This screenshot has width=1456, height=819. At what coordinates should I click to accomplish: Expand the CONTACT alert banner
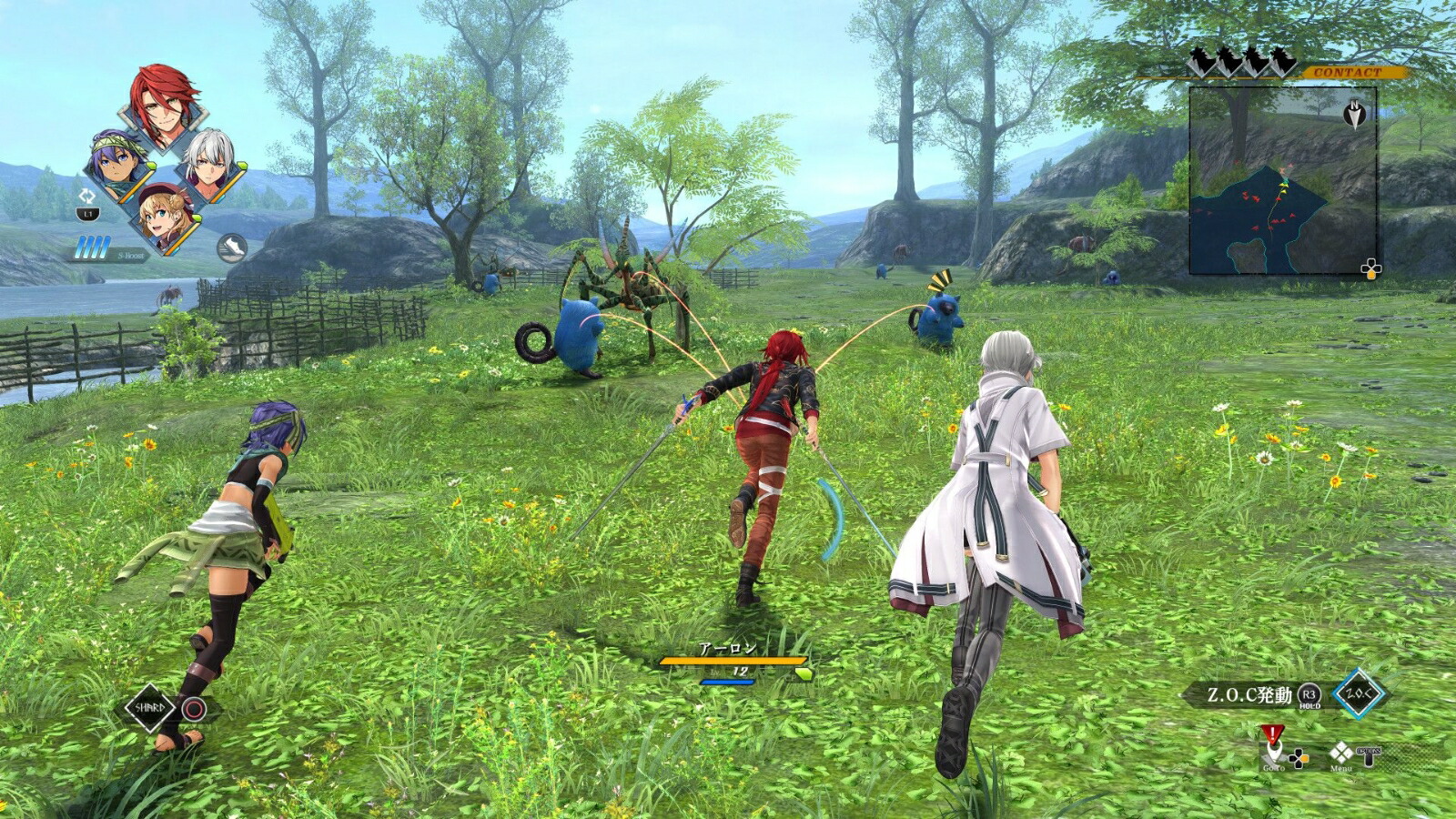[x=1347, y=70]
